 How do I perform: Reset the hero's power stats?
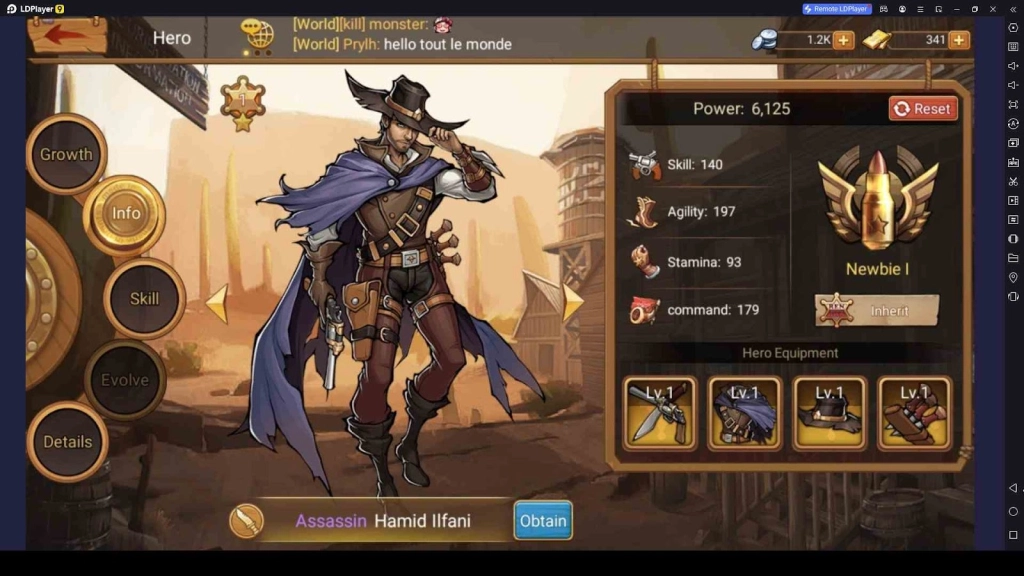click(x=922, y=109)
